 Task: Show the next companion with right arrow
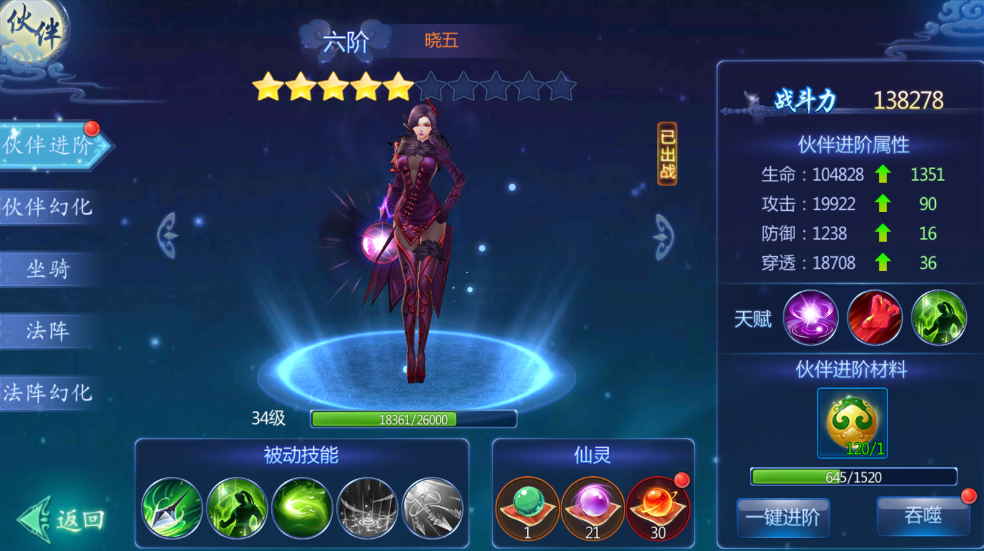click(664, 236)
